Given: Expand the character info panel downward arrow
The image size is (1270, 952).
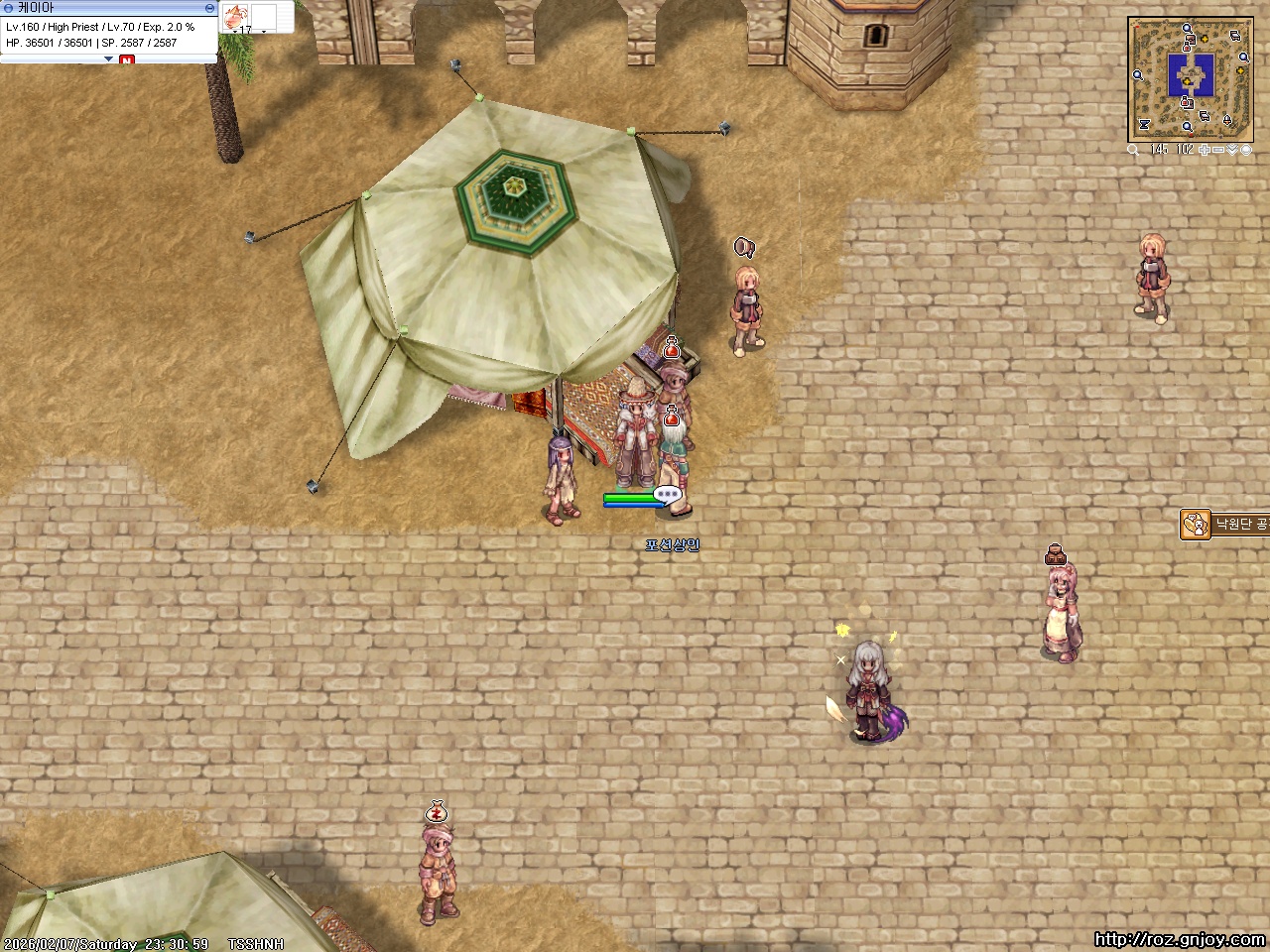Looking at the screenshot, I should coord(109,59).
